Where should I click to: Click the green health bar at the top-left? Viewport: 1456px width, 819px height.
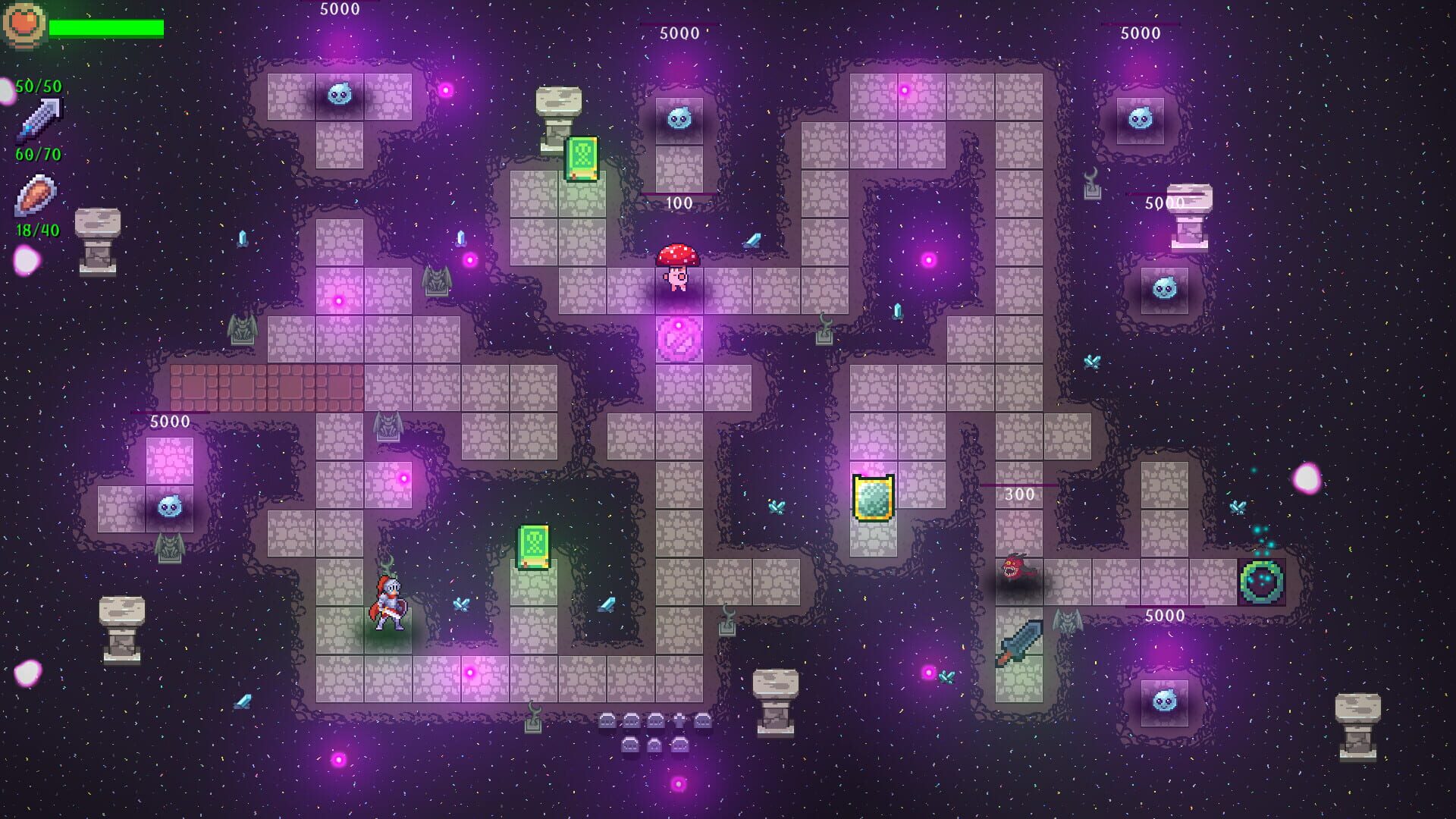click(x=106, y=27)
